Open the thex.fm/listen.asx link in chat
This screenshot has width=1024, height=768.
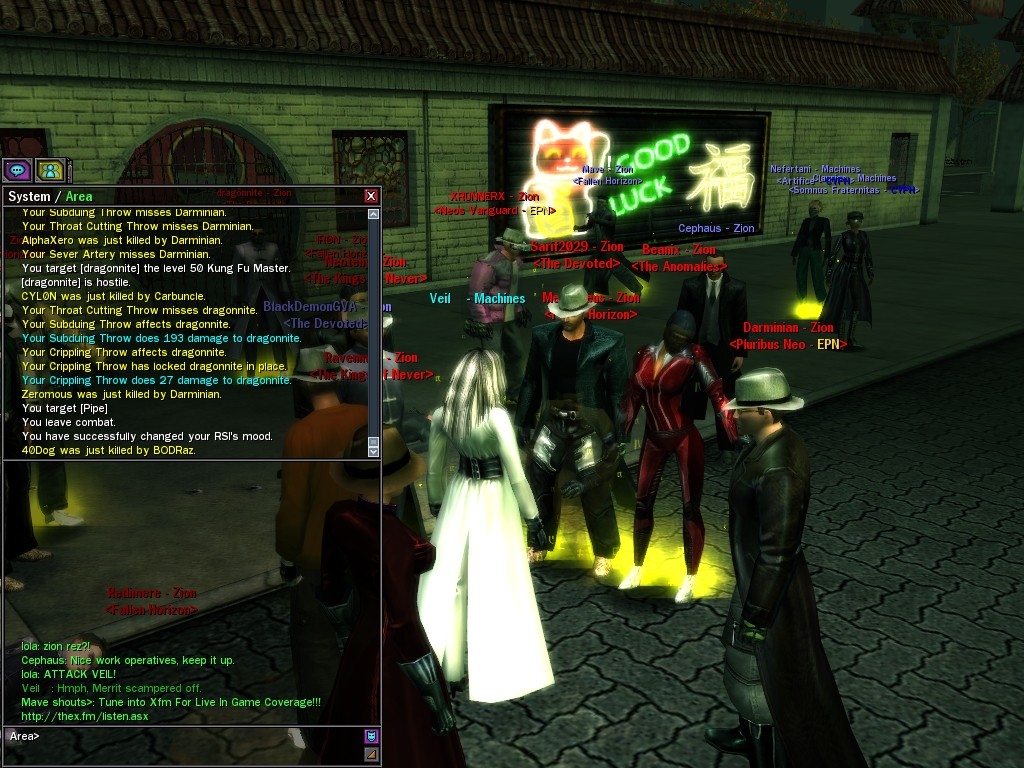pos(85,716)
